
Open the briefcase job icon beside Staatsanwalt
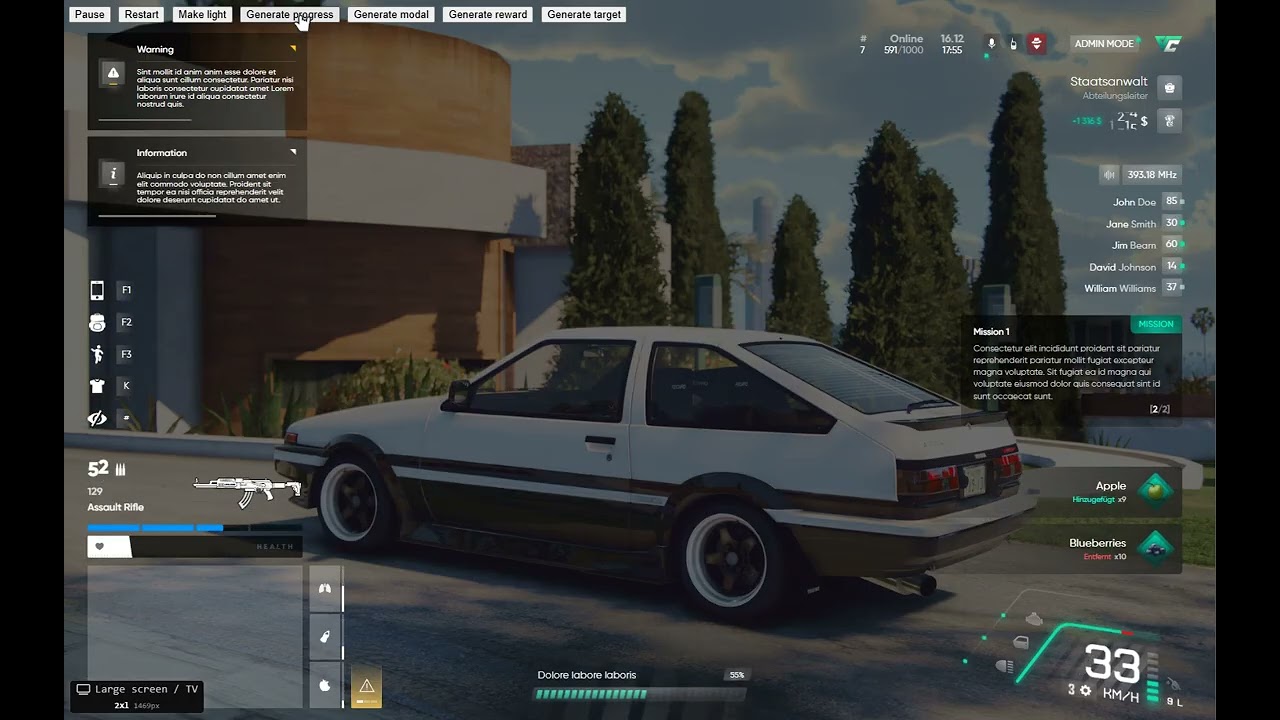[1170, 88]
